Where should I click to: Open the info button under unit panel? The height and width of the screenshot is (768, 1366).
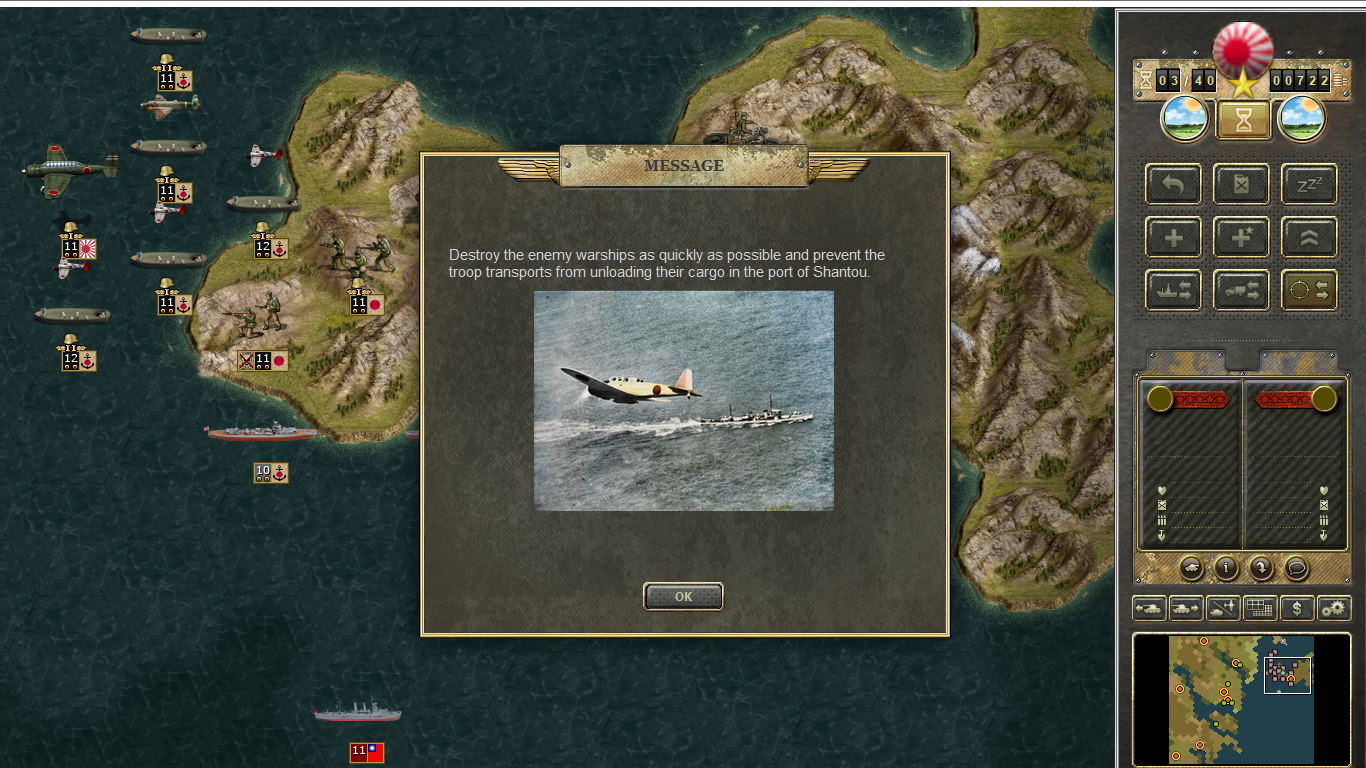pyautogui.click(x=1226, y=568)
